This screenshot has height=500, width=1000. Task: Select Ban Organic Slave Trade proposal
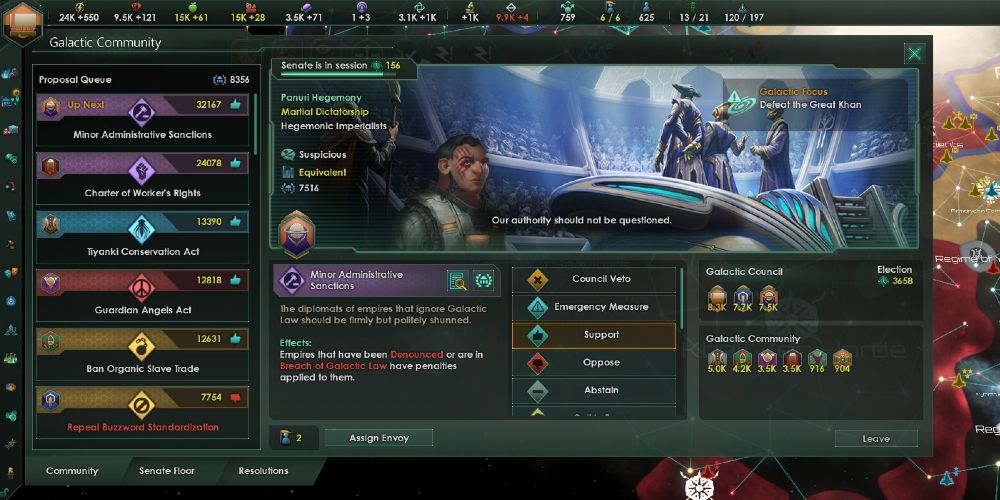point(142,354)
